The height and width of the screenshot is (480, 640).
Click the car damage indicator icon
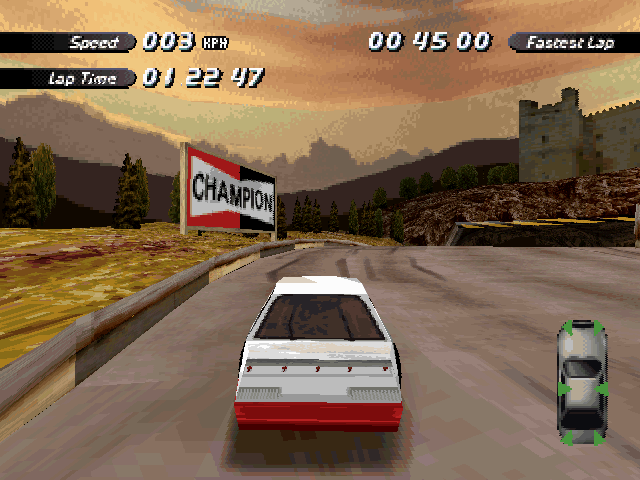(581, 382)
